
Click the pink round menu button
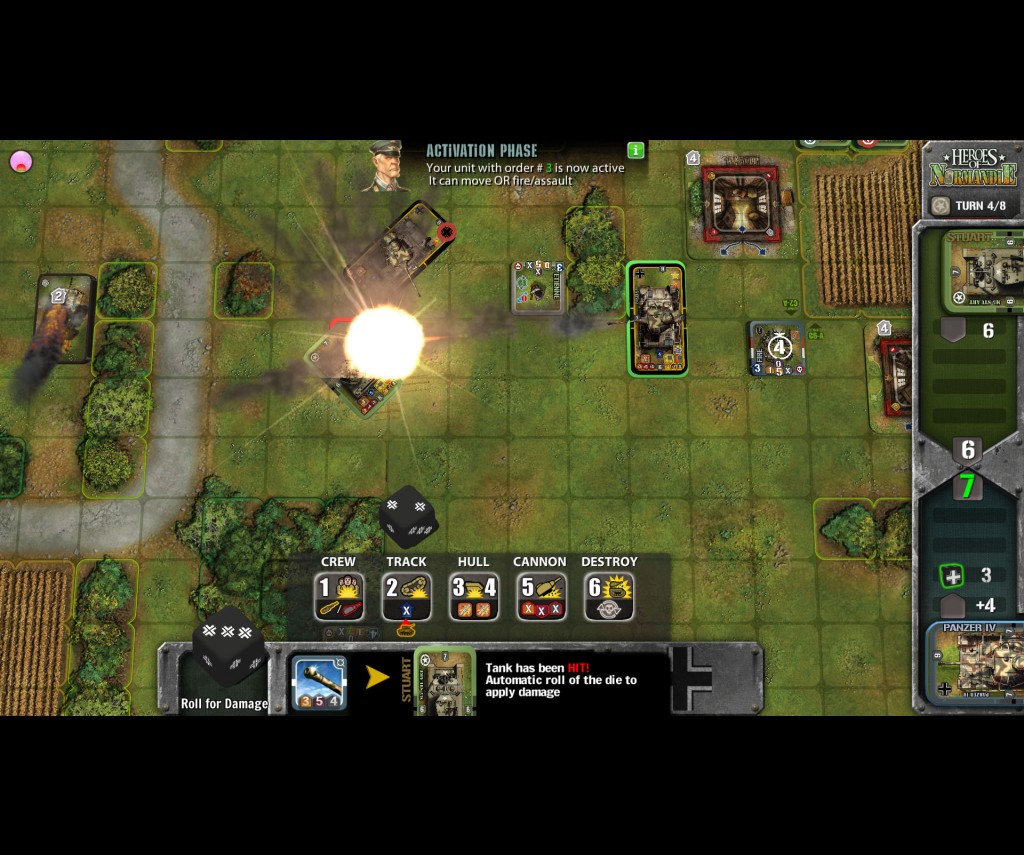point(21,161)
